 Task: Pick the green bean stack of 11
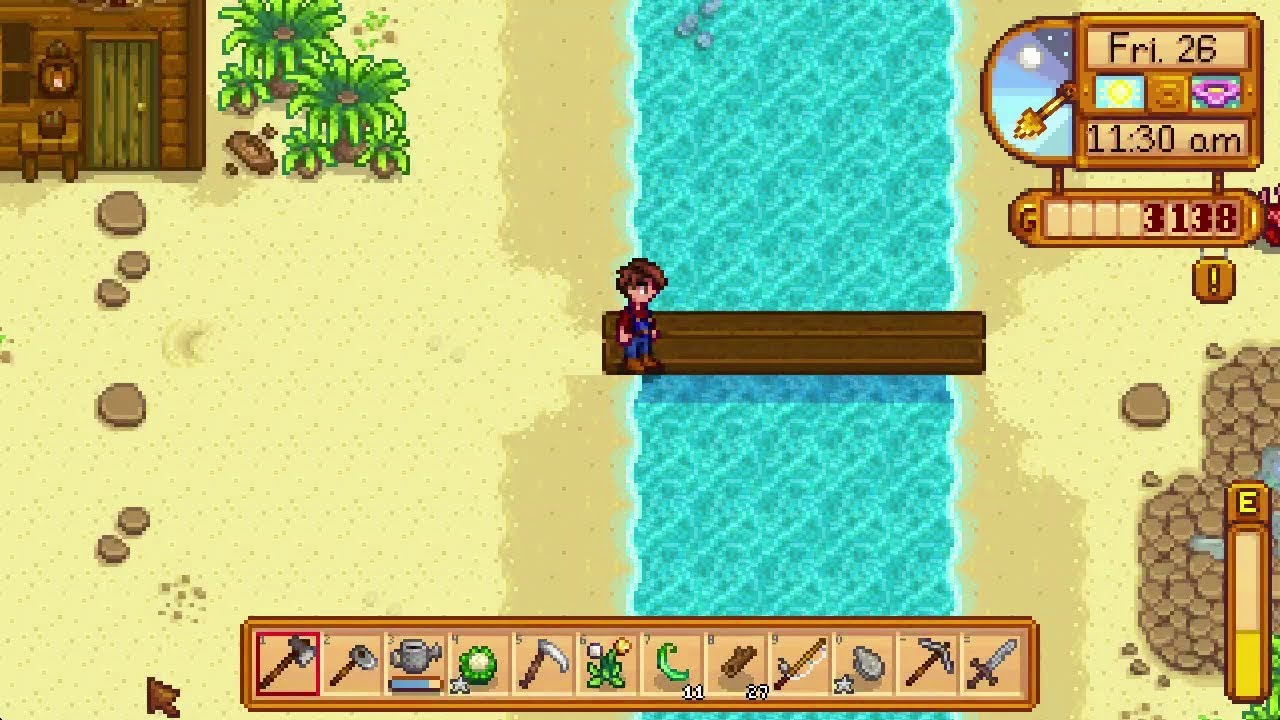click(672, 663)
